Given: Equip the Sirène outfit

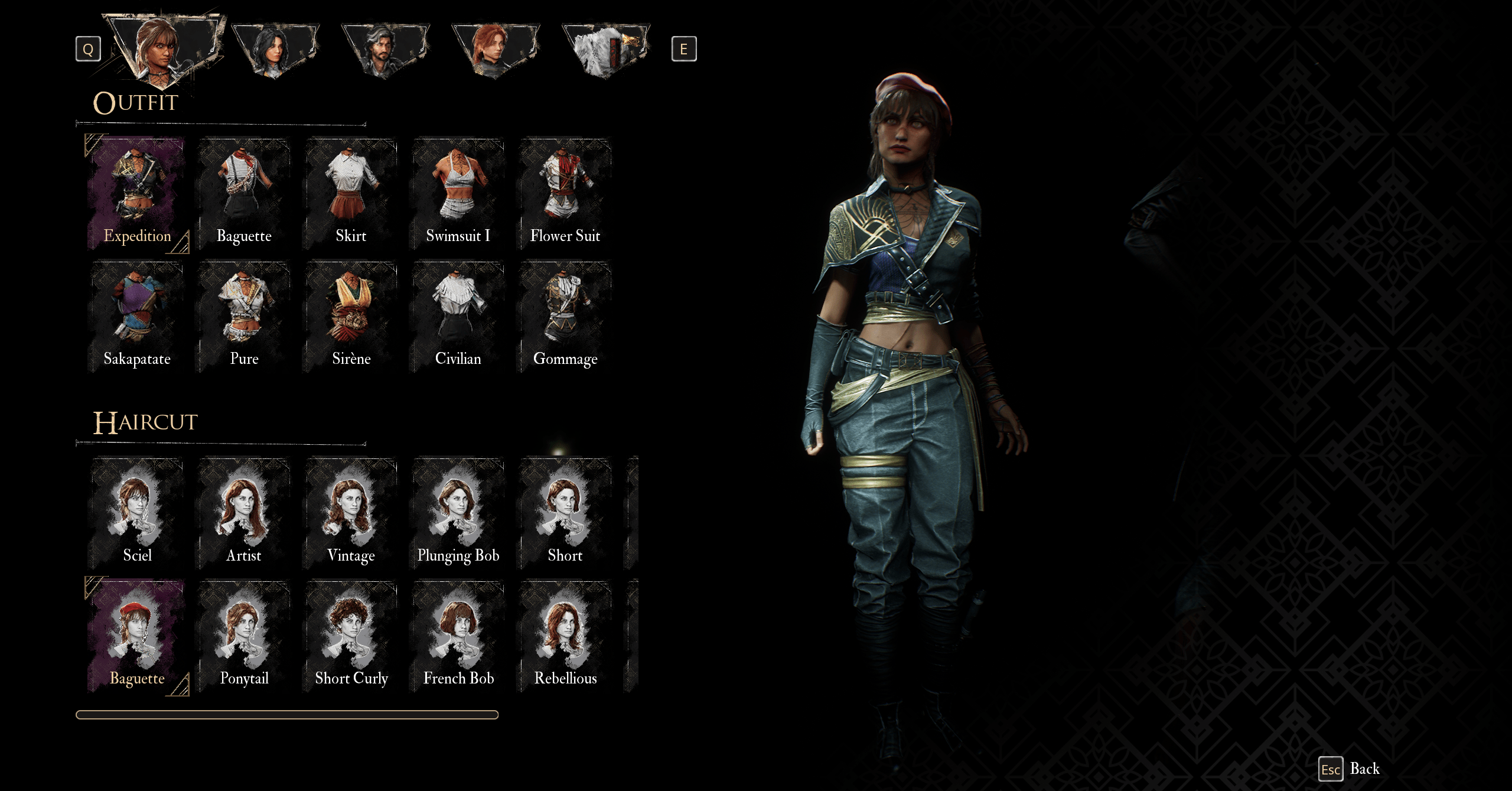Looking at the screenshot, I should pos(351,316).
